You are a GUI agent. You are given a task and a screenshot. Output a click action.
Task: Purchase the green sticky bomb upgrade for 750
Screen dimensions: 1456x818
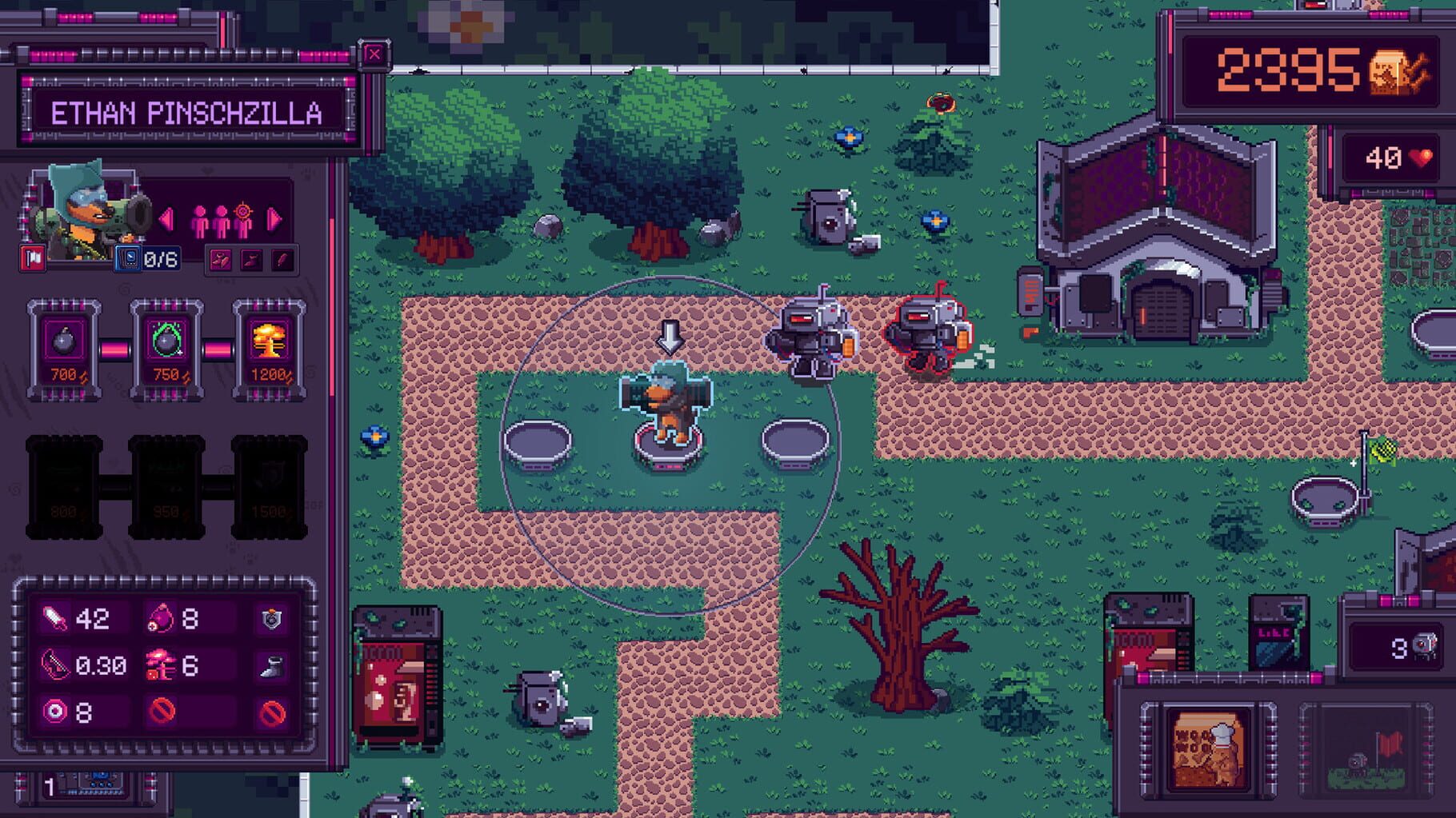[164, 348]
